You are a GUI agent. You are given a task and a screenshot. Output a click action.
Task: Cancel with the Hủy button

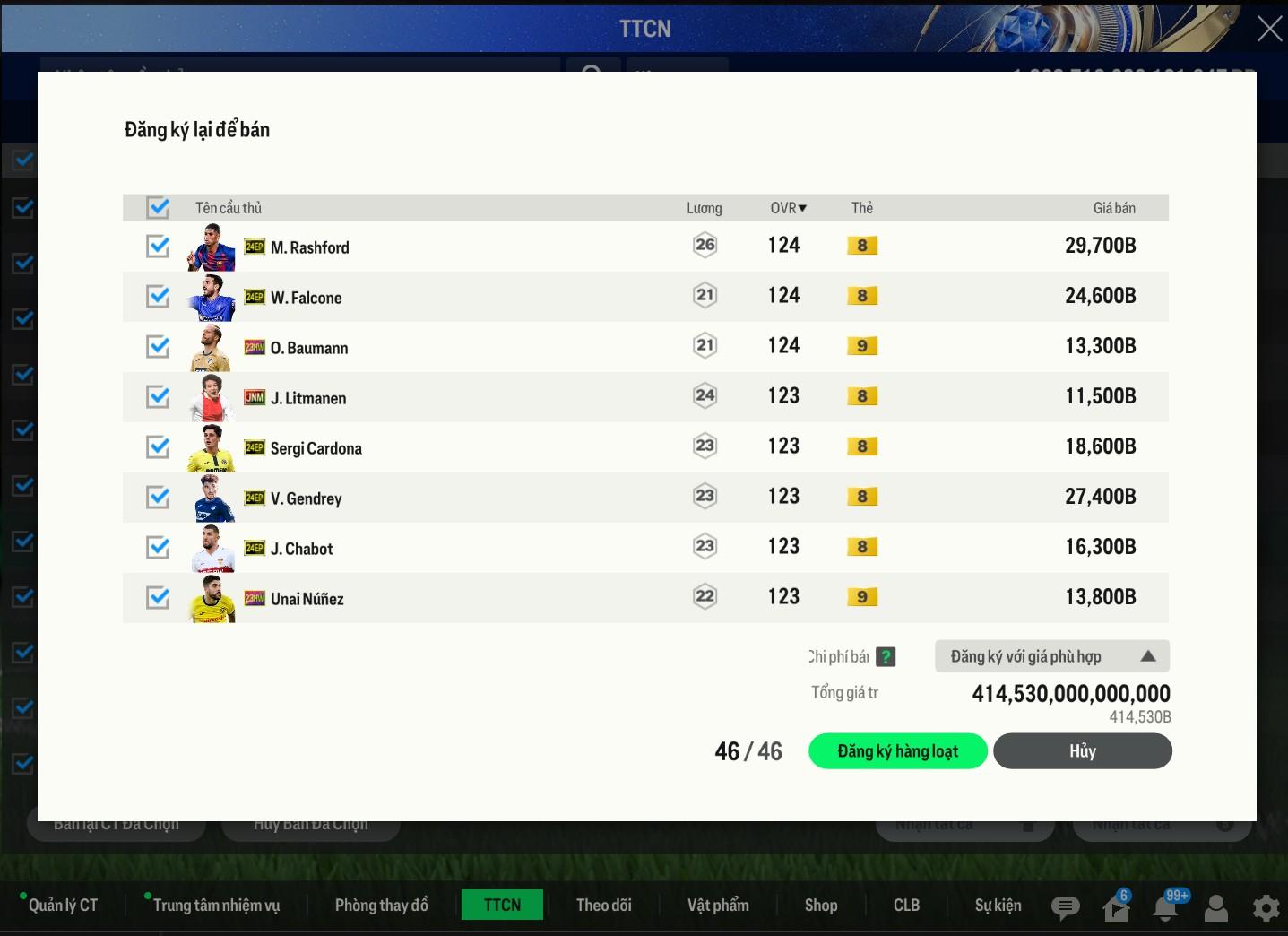point(1082,751)
